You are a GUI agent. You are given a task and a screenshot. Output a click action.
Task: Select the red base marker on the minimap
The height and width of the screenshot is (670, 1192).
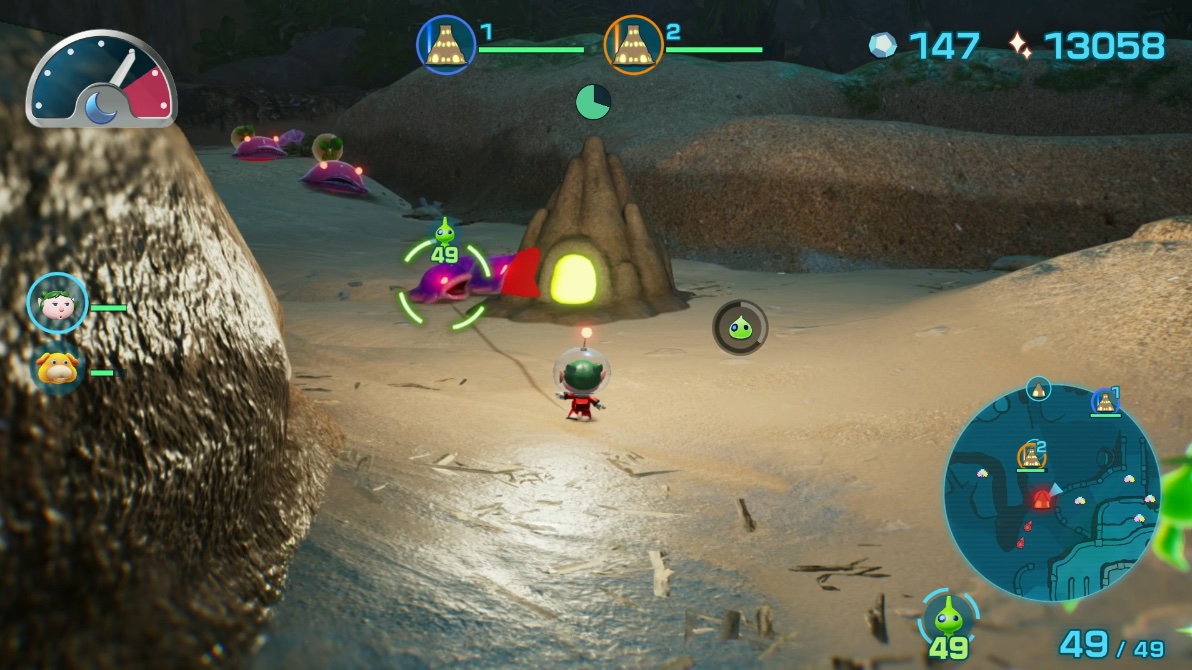(x=1042, y=498)
